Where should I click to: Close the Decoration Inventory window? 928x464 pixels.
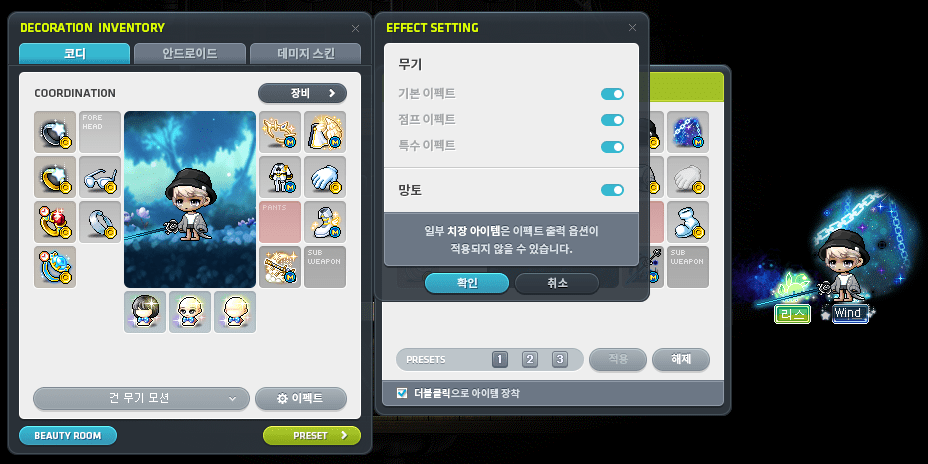pyautogui.click(x=355, y=29)
